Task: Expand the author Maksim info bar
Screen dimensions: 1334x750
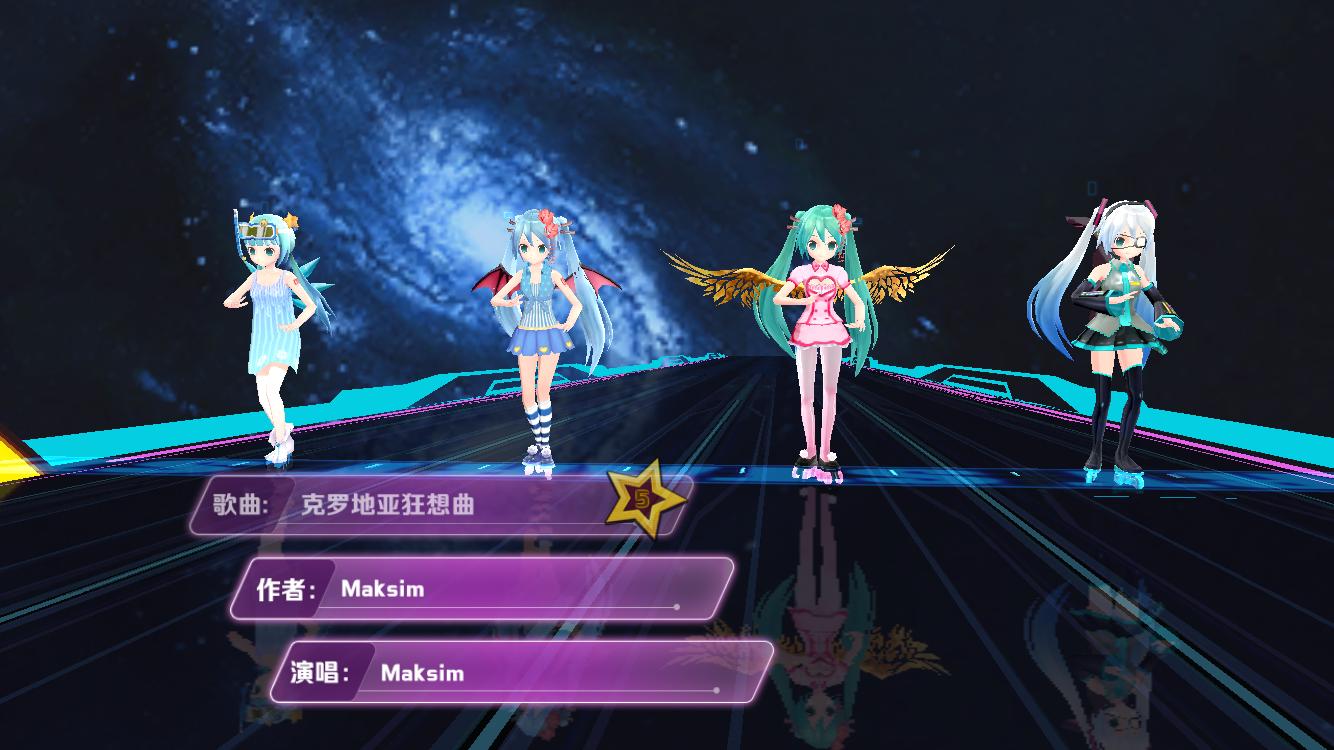Action: pos(500,590)
